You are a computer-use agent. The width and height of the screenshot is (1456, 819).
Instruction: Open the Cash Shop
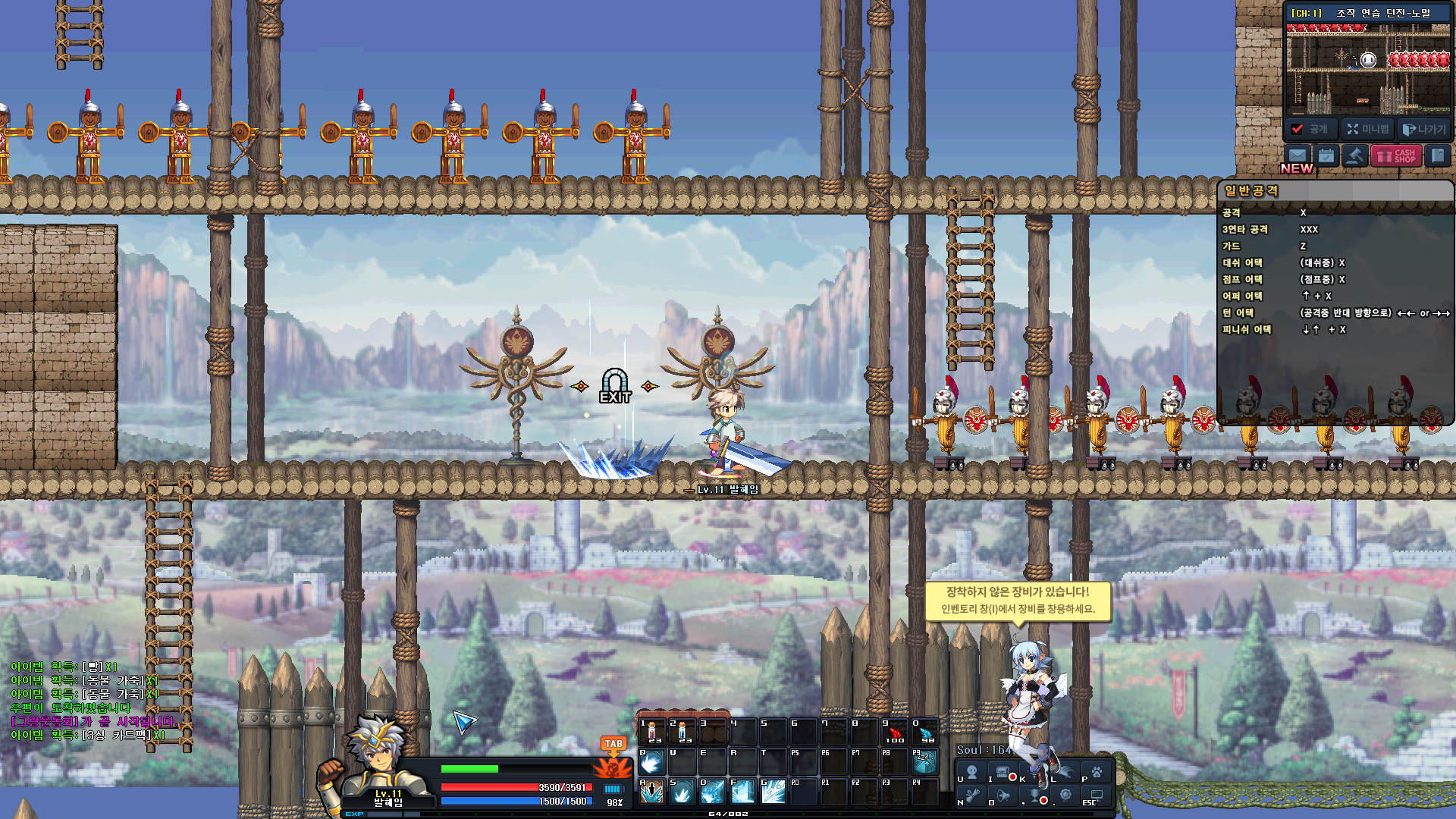tap(1396, 156)
